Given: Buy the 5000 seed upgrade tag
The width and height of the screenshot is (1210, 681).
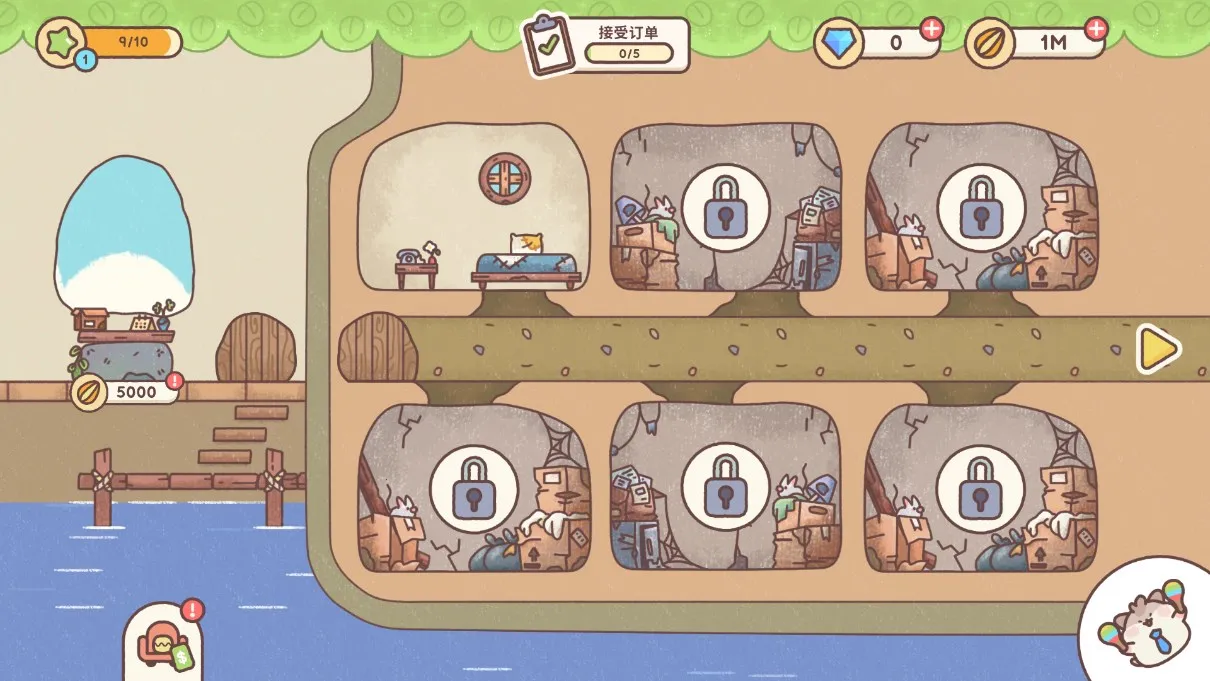Looking at the screenshot, I should pyautogui.click(x=127, y=391).
